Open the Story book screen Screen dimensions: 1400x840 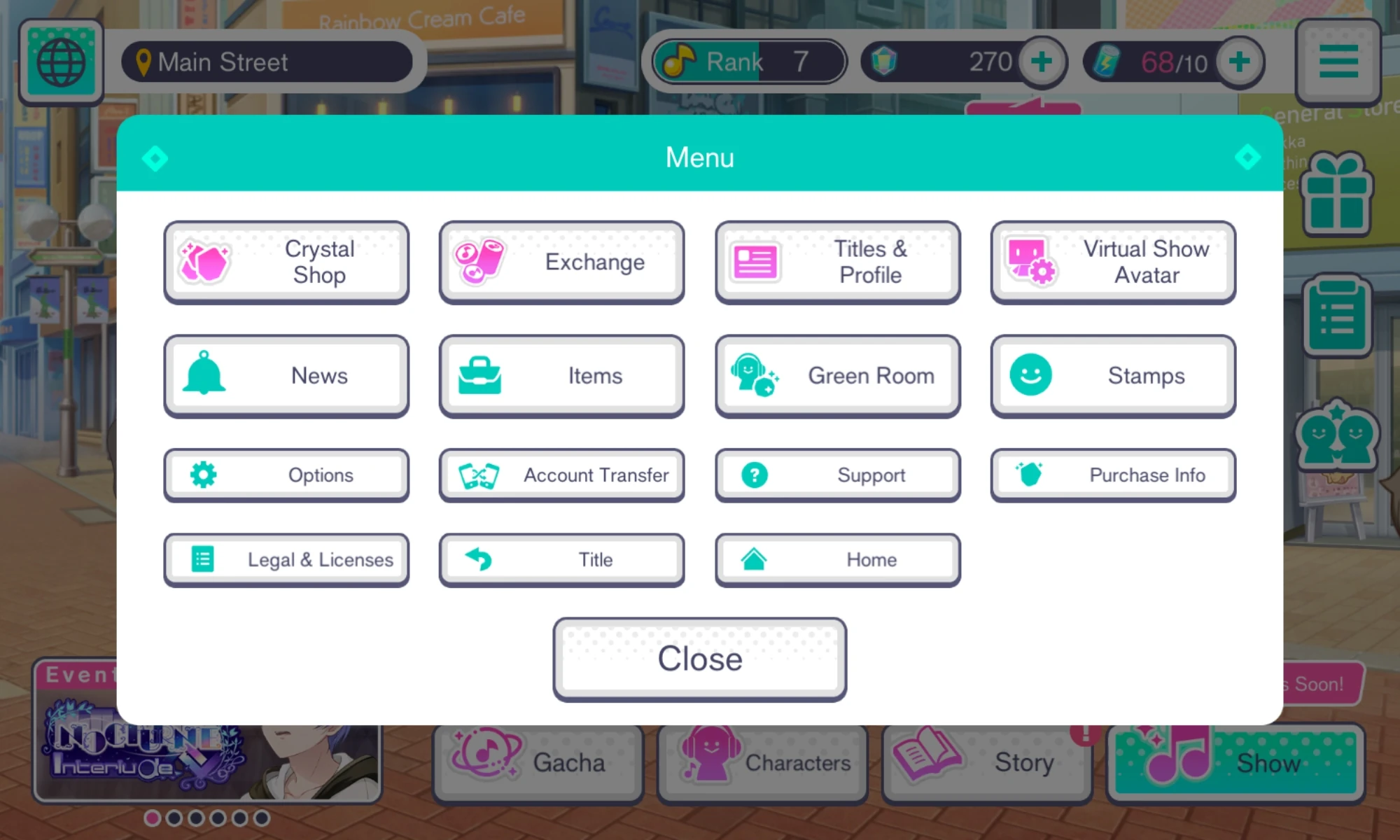(987, 762)
